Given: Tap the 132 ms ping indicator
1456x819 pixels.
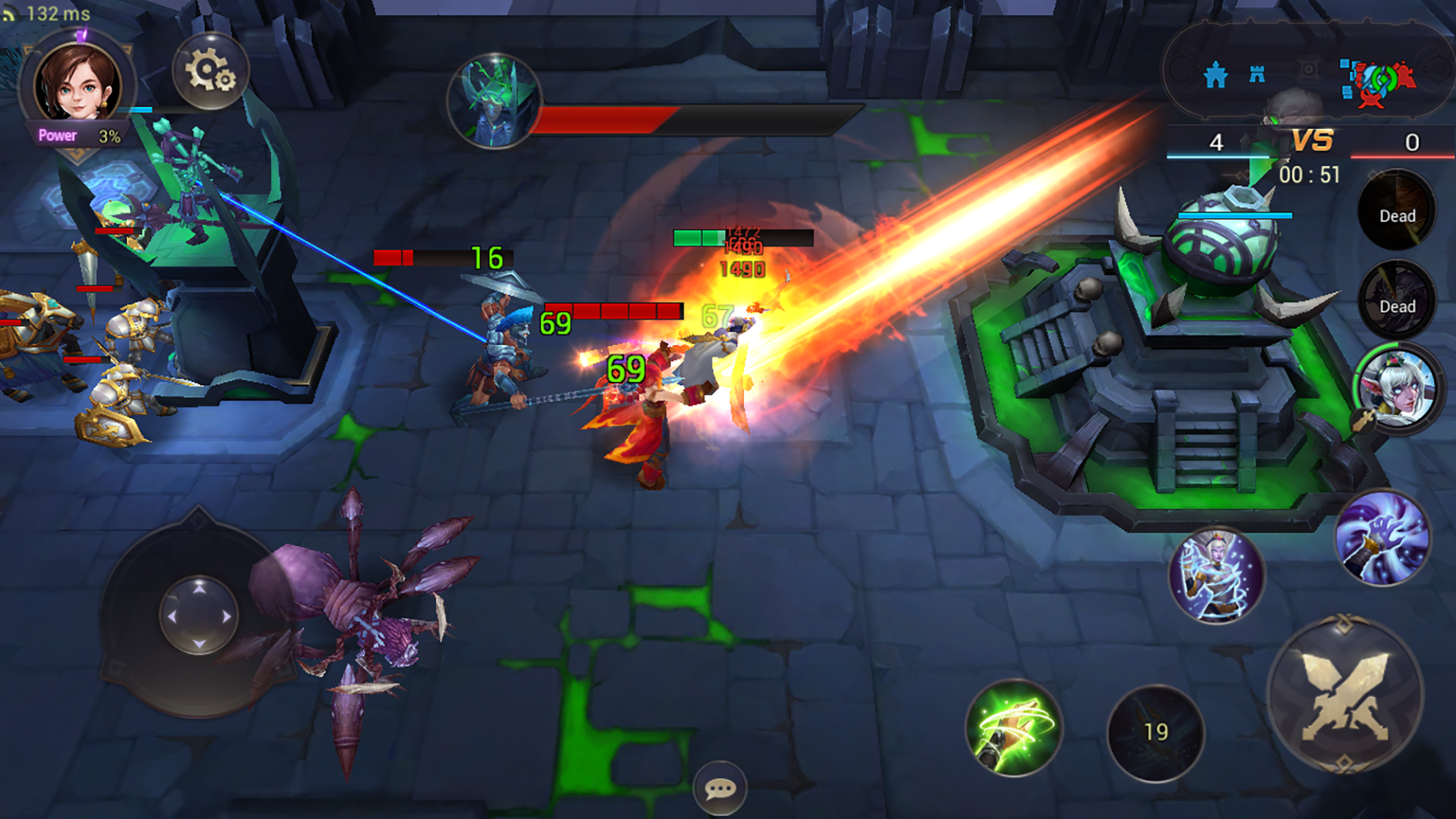Looking at the screenshot, I should tap(47, 12).
